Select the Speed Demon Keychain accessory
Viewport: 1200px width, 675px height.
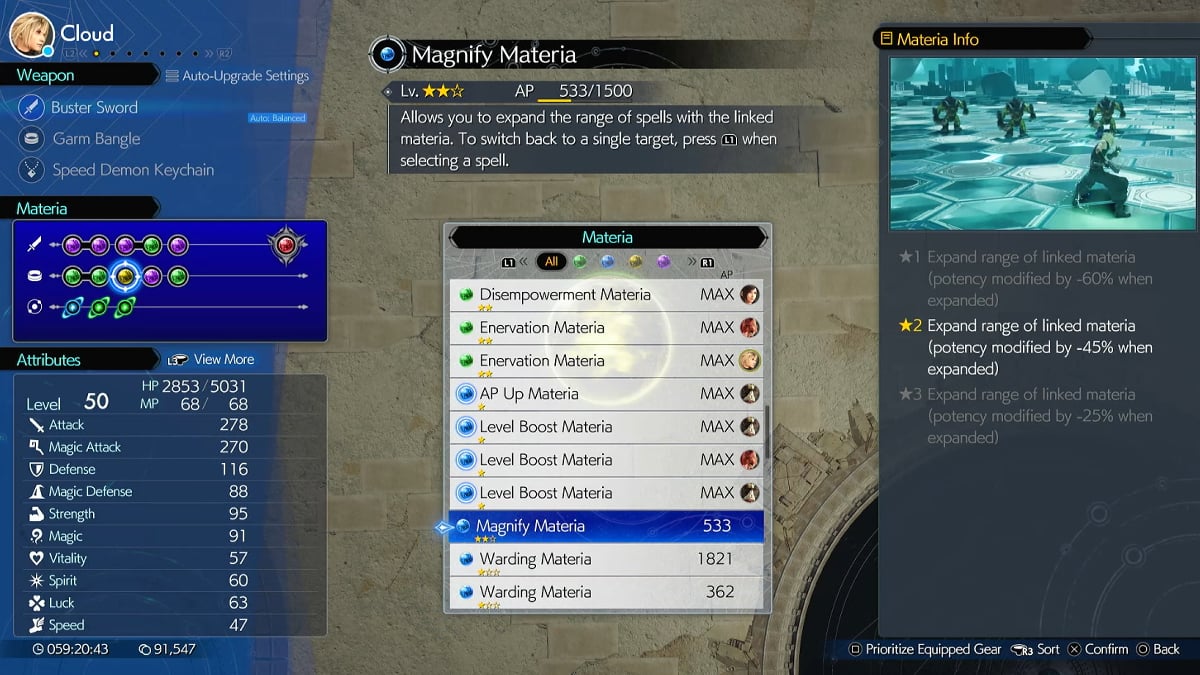coord(132,170)
